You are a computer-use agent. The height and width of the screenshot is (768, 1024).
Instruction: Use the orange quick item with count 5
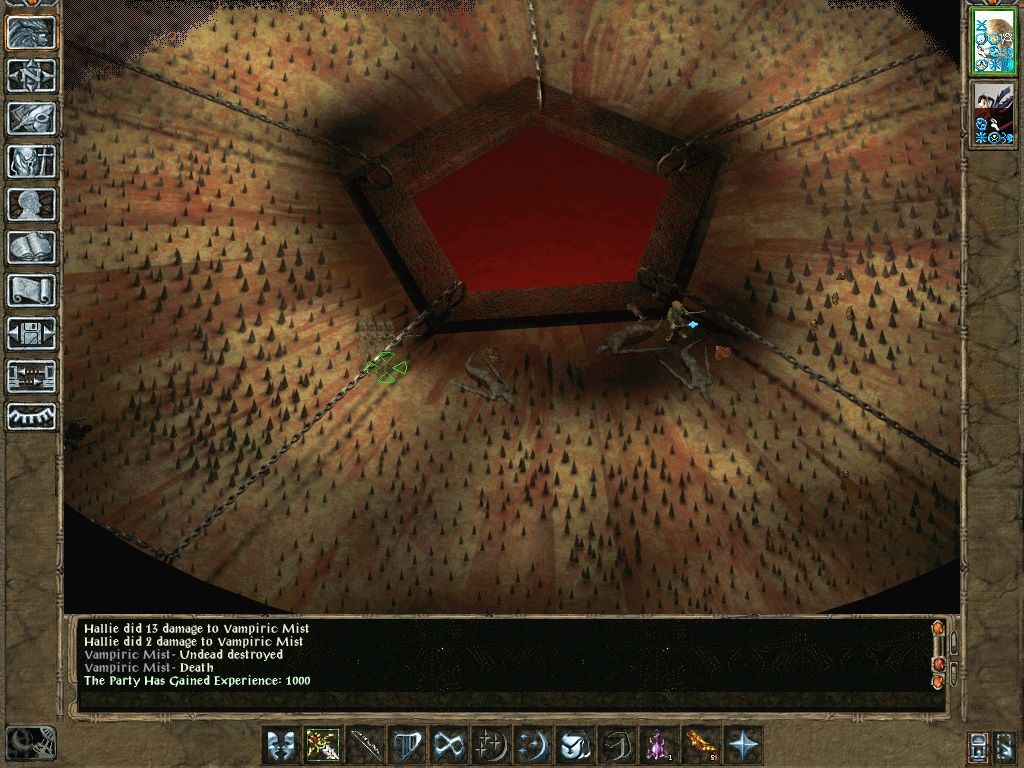point(700,745)
